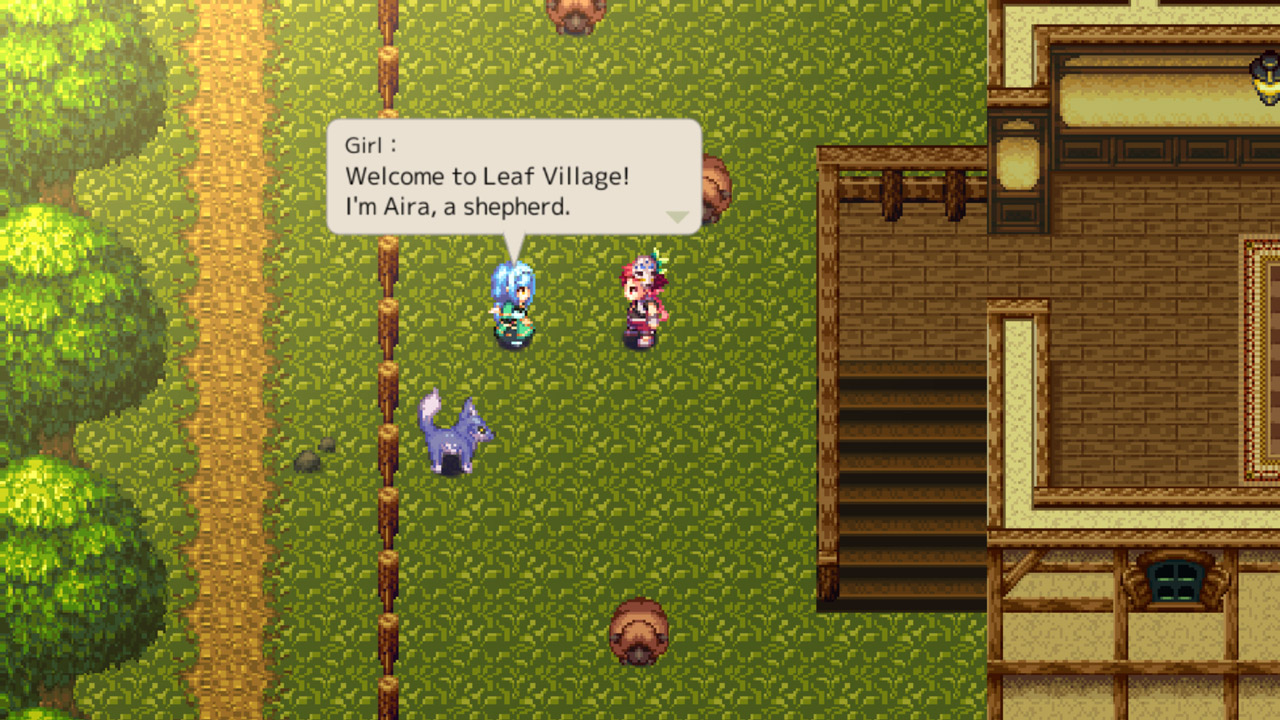Click the continue arrow in the dialogue box
Viewport: 1280px width, 720px height.
pos(678,216)
